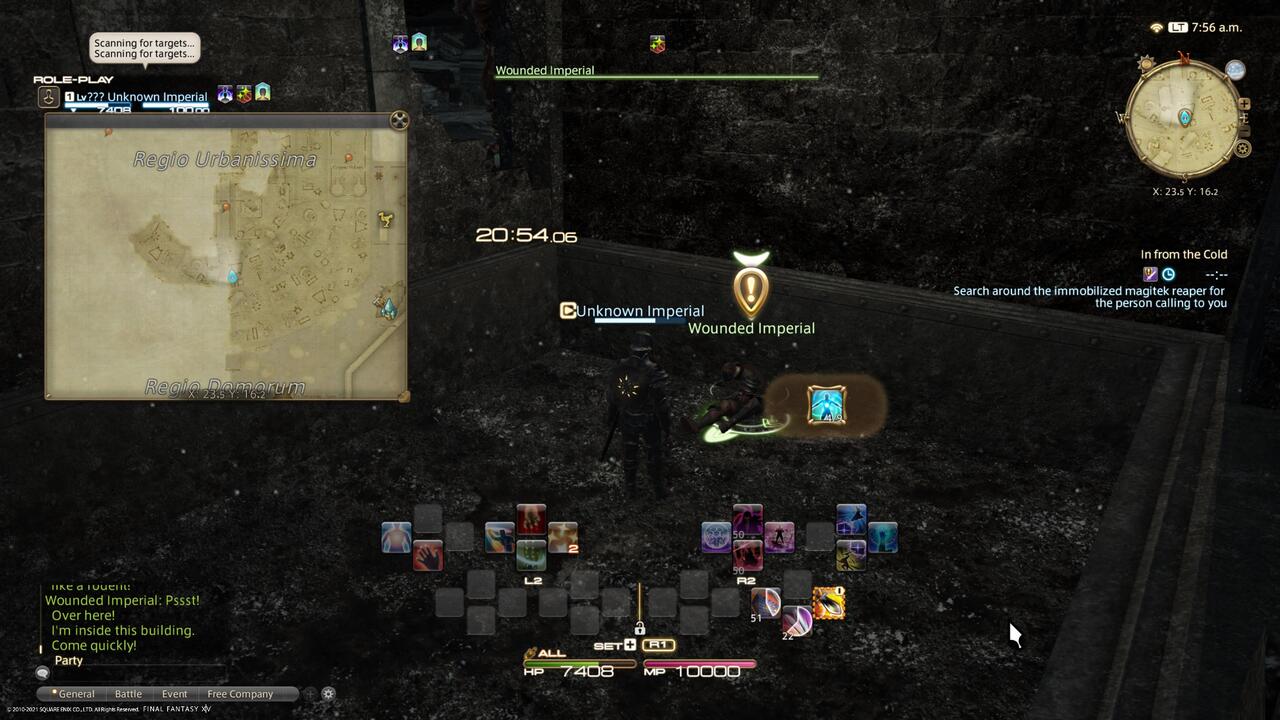Click the clock icon under In from the Cold

[x=1168, y=274]
